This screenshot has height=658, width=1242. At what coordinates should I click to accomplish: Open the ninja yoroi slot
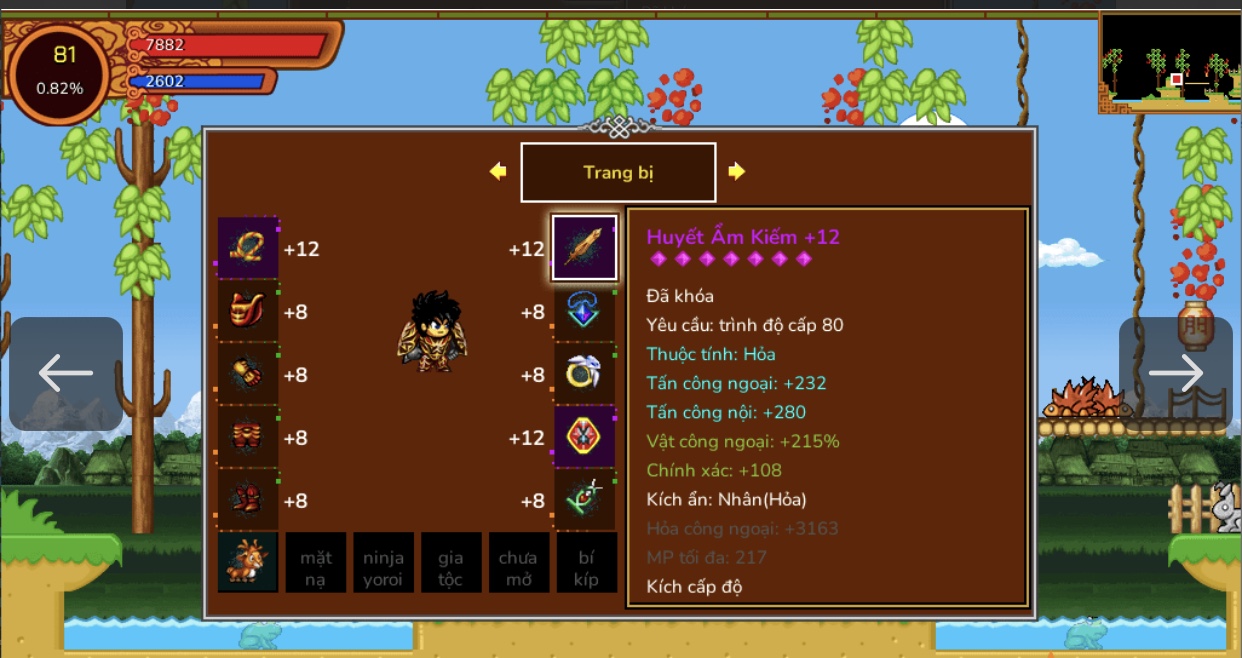(x=383, y=563)
